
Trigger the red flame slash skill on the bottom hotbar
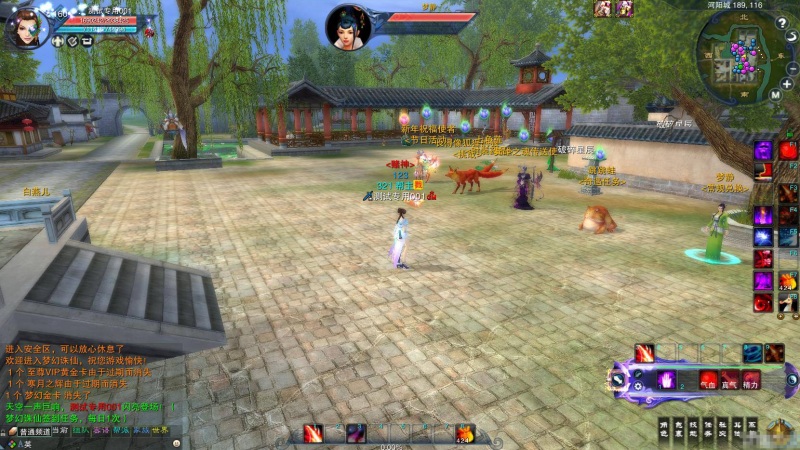(313, 433)
